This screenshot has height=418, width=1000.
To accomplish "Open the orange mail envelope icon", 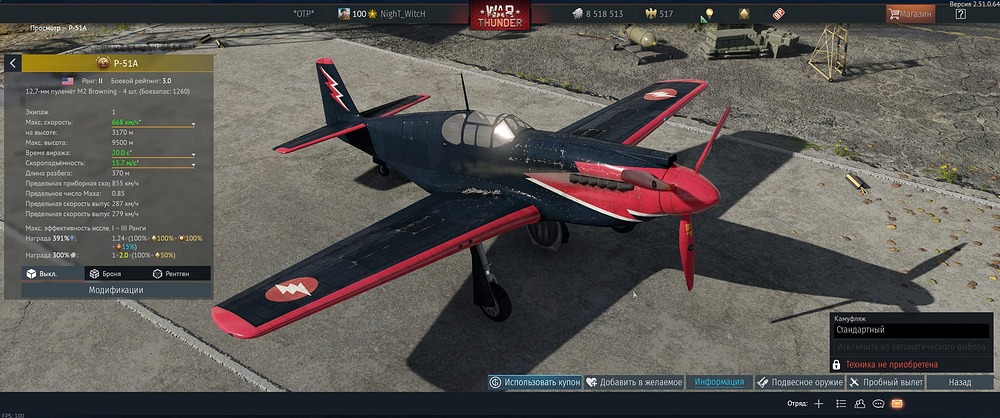I will pyautogui.click(x=897, y=403).
